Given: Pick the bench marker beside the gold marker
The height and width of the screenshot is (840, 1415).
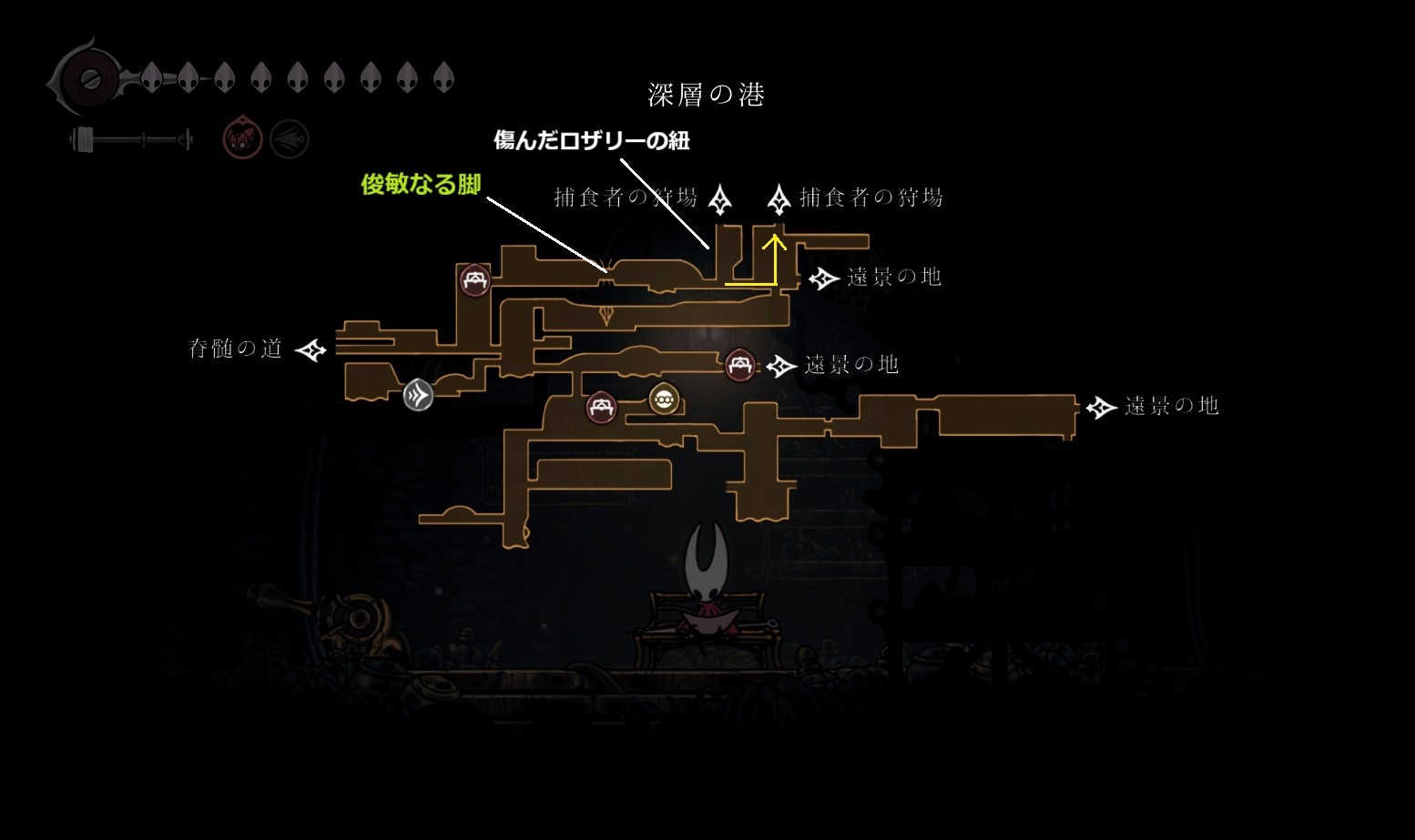Looking at the screenshot, I should click(601, 408).
